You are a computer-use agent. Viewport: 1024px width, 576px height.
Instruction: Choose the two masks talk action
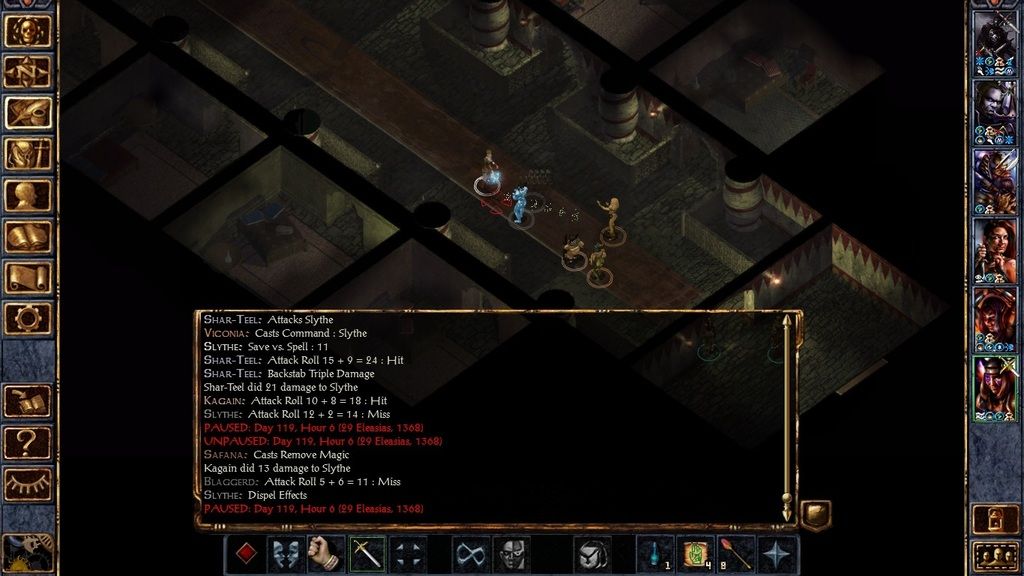click(x=286, y=554)
